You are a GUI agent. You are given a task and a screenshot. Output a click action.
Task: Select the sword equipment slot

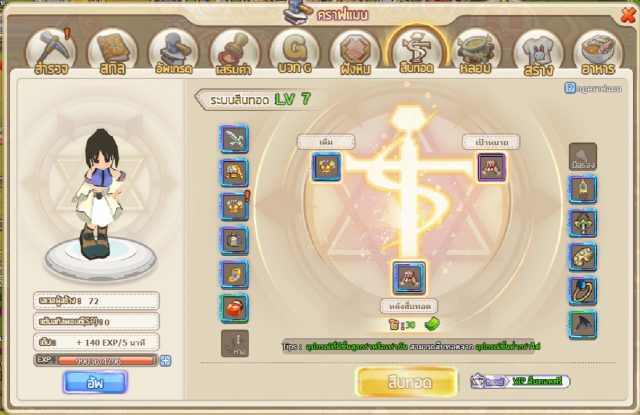(x=233, y=137)
